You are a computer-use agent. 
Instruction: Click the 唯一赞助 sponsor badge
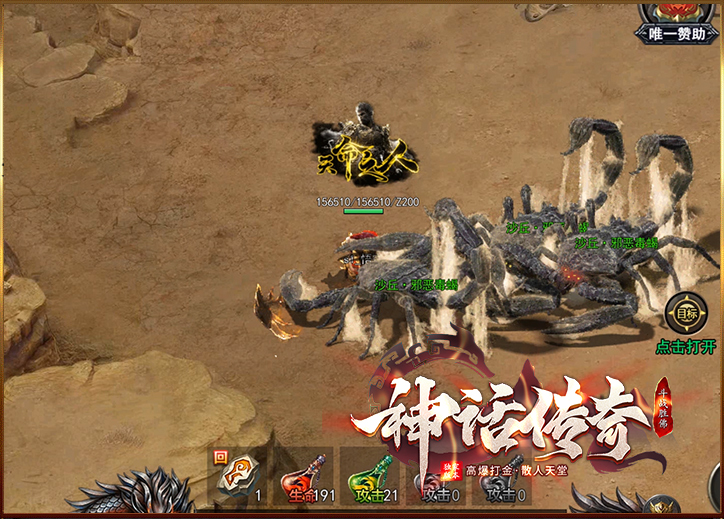[681, 23]
